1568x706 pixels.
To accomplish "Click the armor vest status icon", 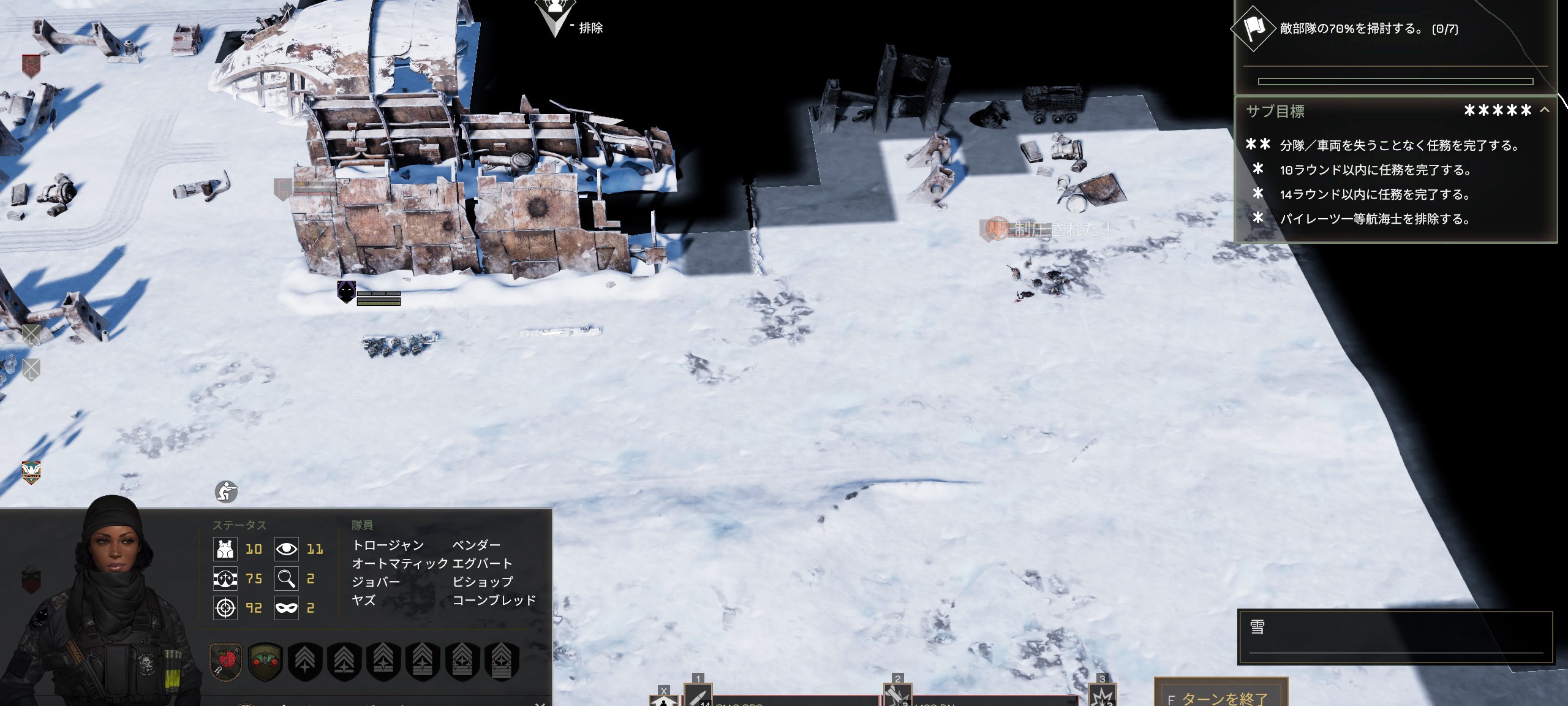I will [225, 549].
